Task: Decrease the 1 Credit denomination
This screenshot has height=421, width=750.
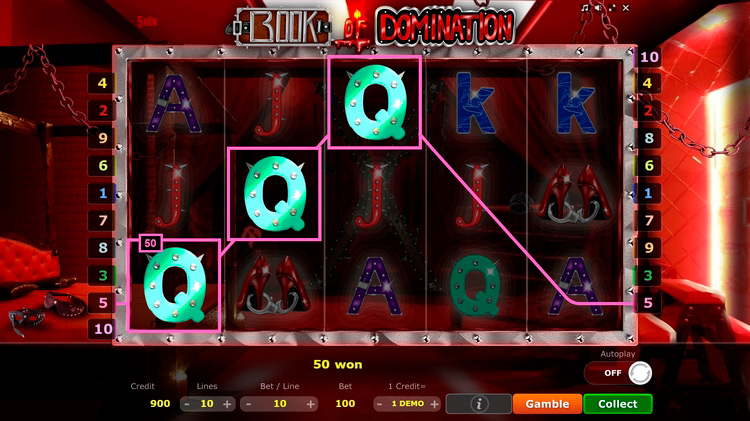Action: coord(379,404)
